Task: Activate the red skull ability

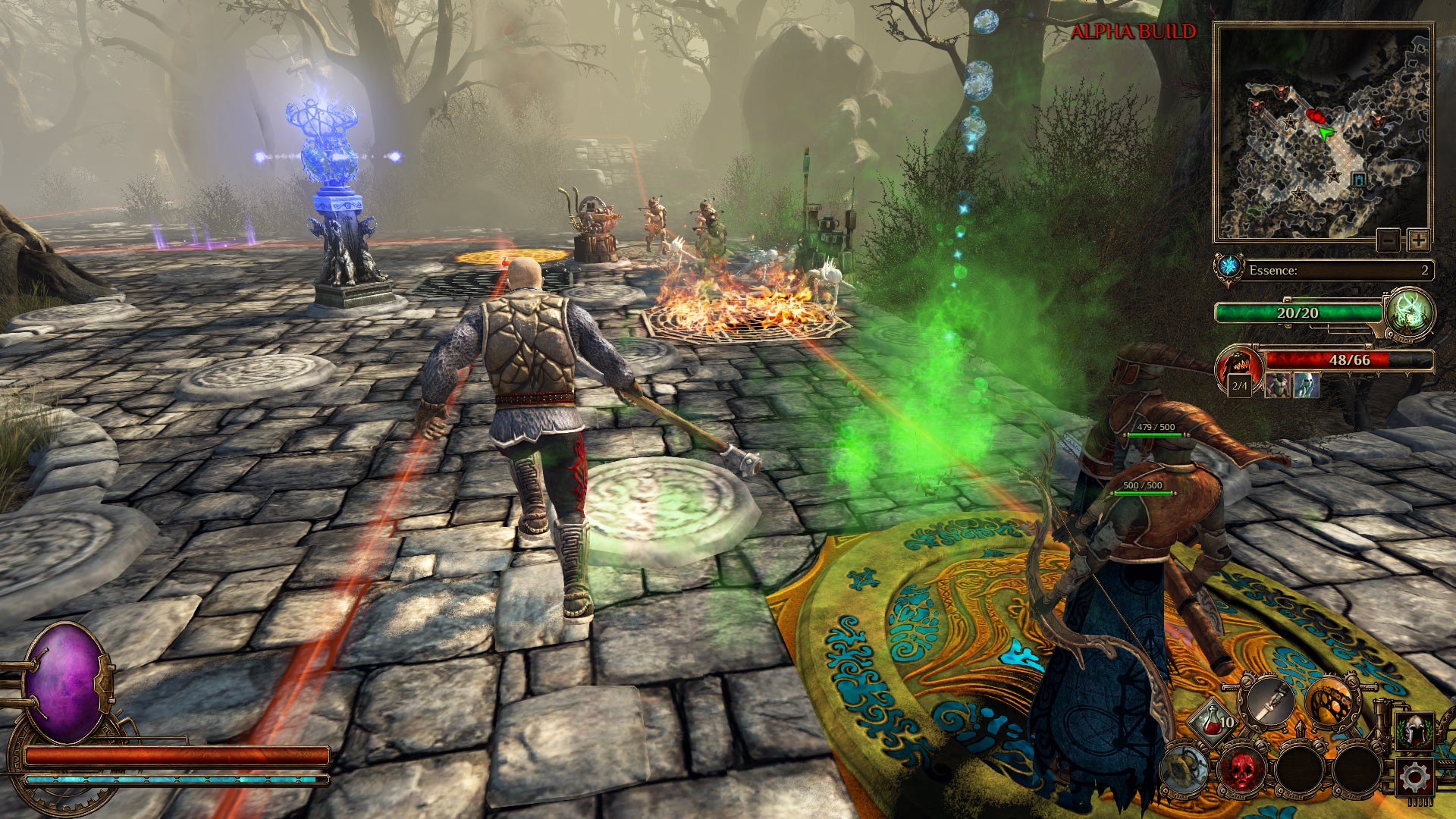Action: click(x=1241, y=769)
